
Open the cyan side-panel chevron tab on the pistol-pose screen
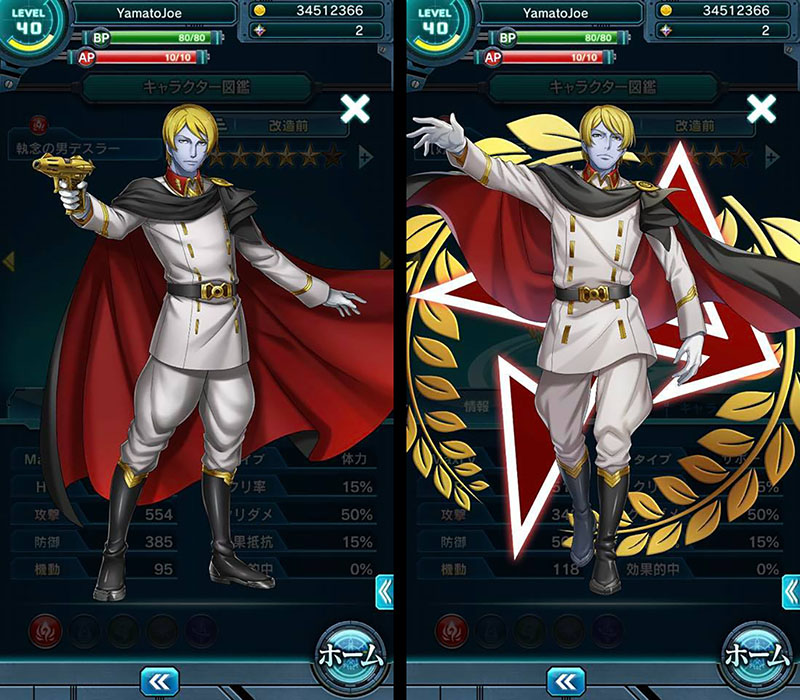[x=384, y=591]
